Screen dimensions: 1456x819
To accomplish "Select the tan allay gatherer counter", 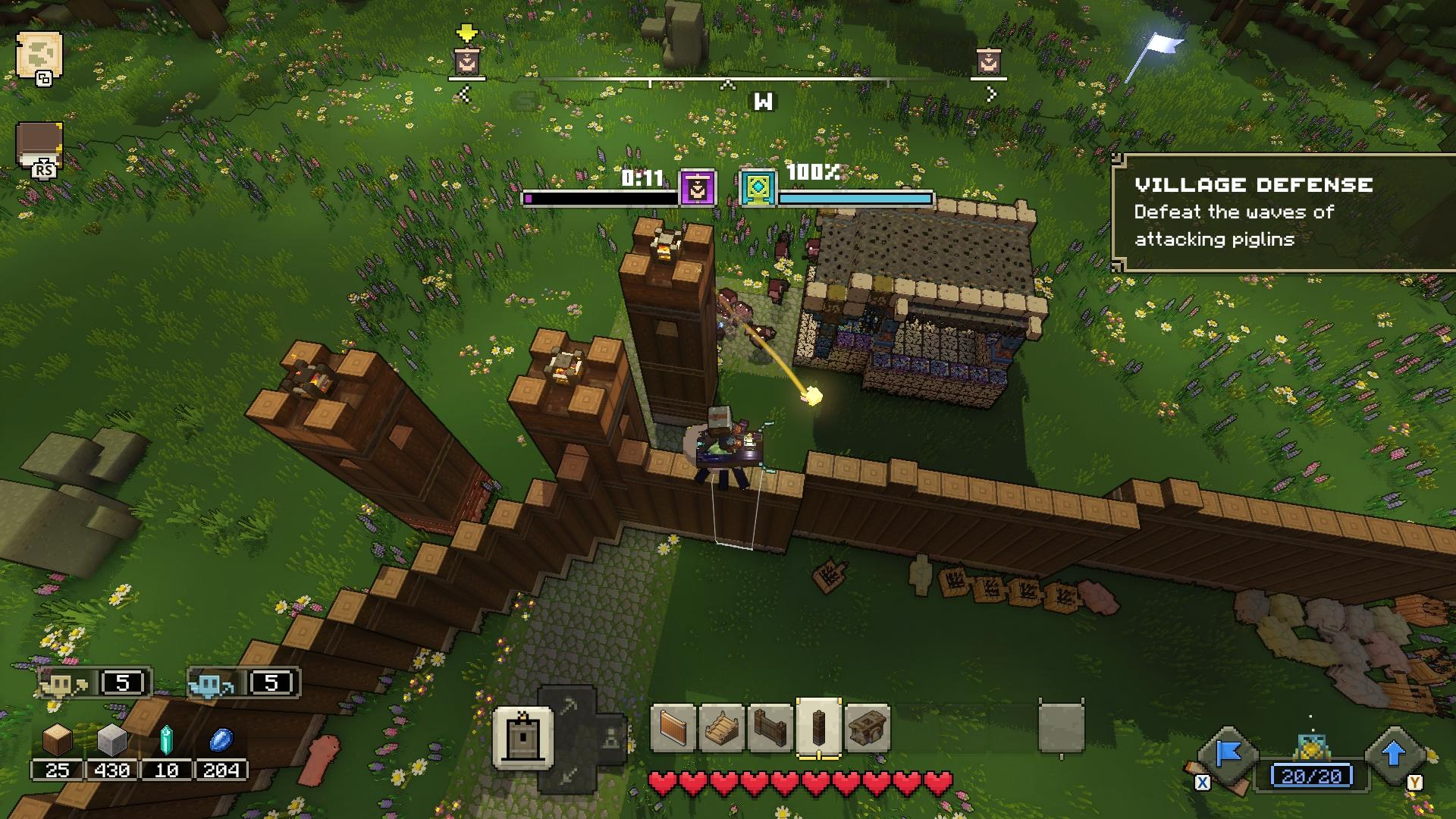I will click(x=95, y=683).
